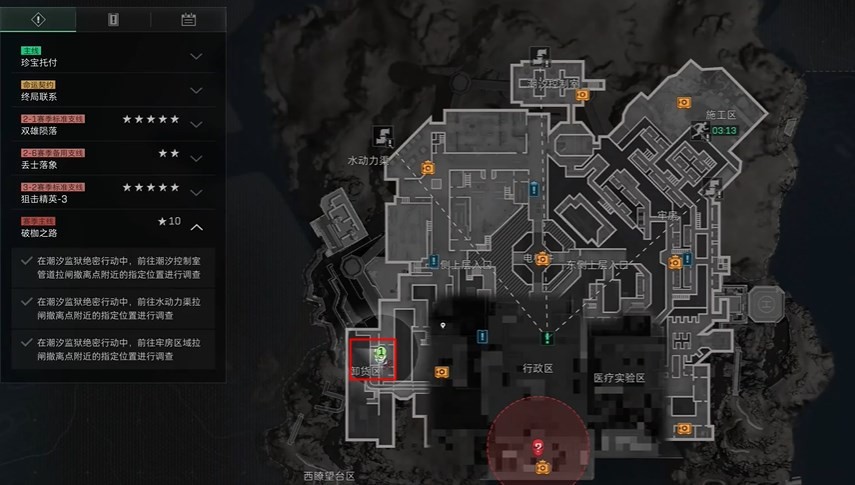The width and height of the screenshot is (855, 485).
Task: Select the green exclamation marker above 行政区
Action: pyautogui.click(x=546, y=338)
